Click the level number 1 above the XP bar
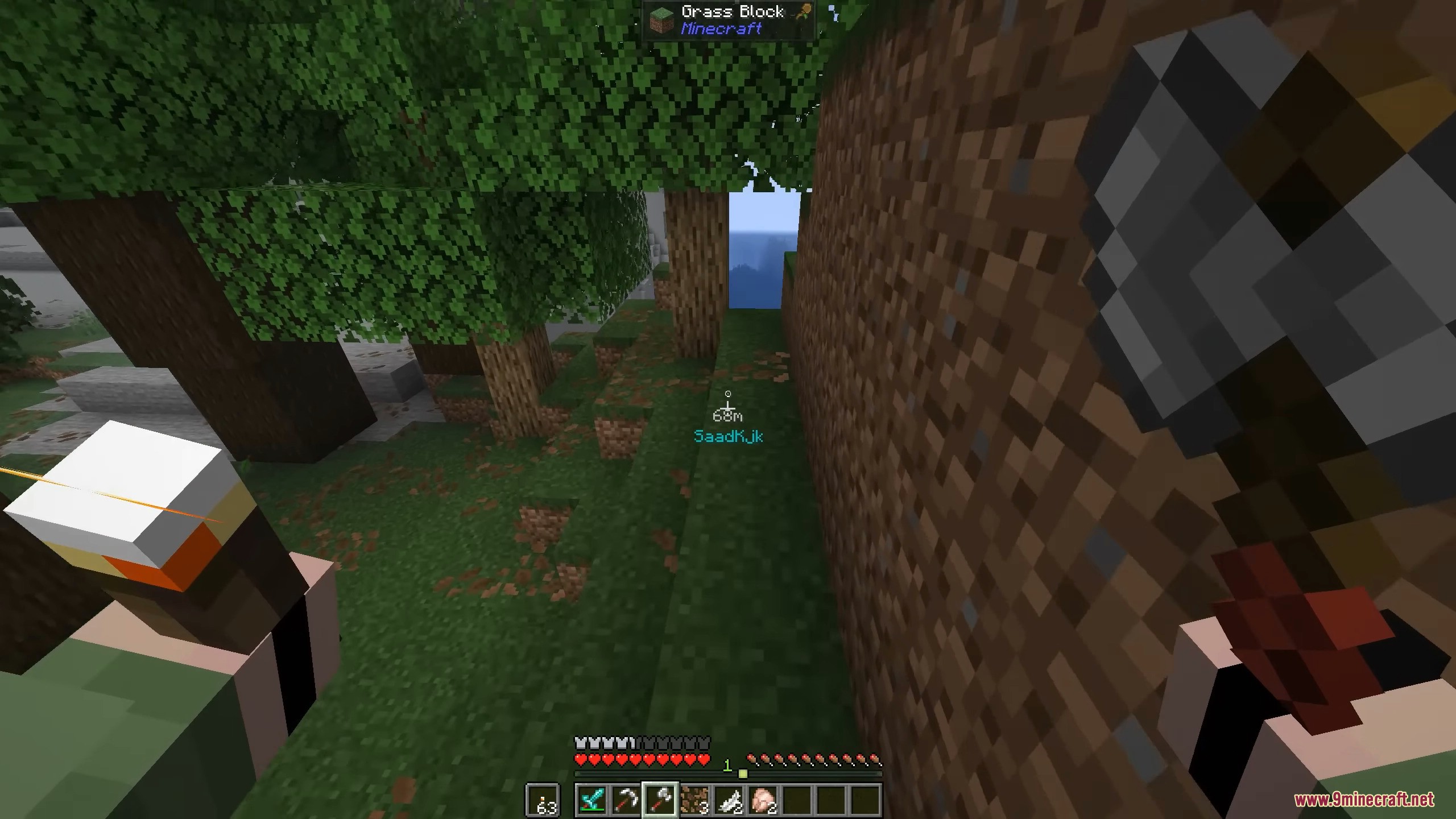The image size is (1456, 819). click(727, 765)
